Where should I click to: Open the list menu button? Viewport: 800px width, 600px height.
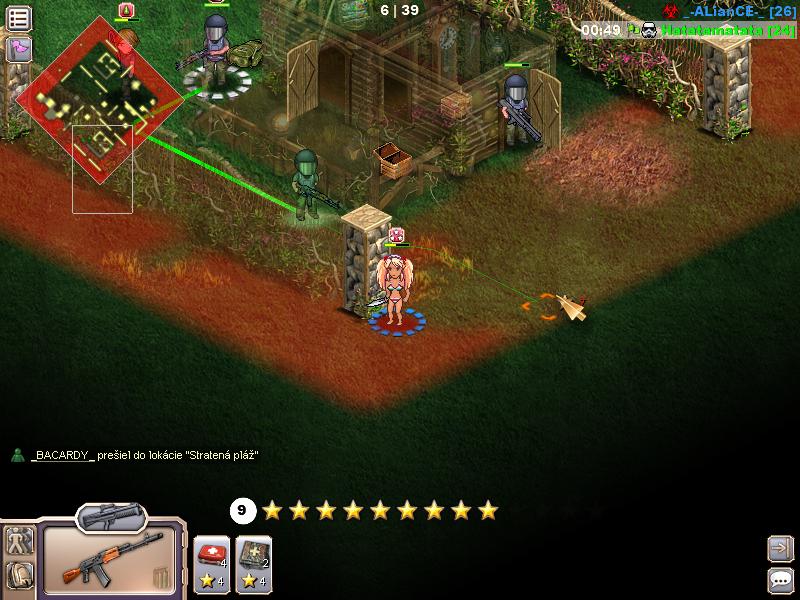[19, 18]
